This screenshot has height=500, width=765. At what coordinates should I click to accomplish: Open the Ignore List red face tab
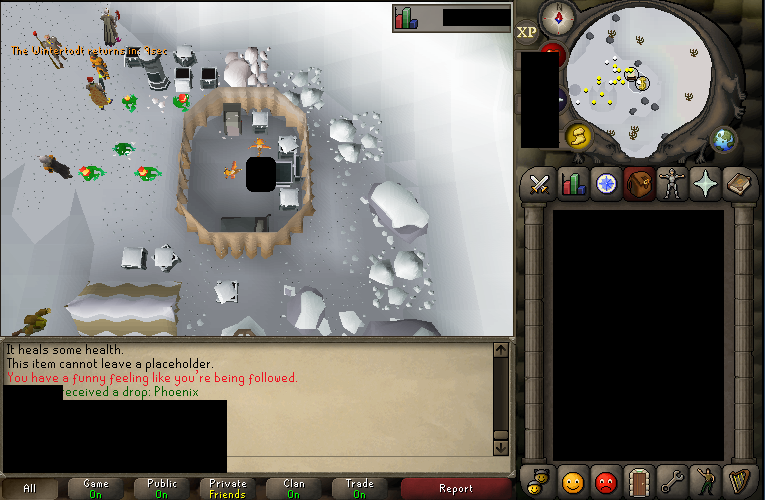pyautogui.click(x=606, y=481)
